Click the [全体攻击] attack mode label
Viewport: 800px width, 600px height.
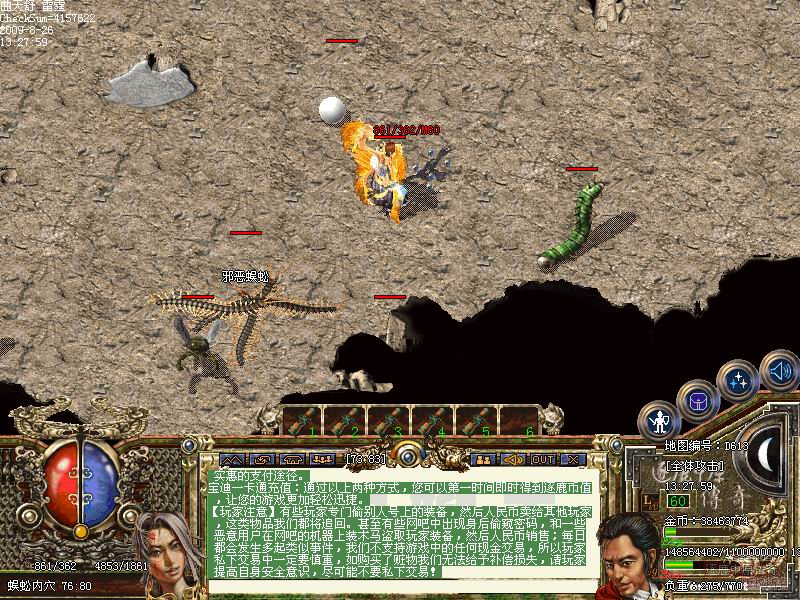coord(693,467)
